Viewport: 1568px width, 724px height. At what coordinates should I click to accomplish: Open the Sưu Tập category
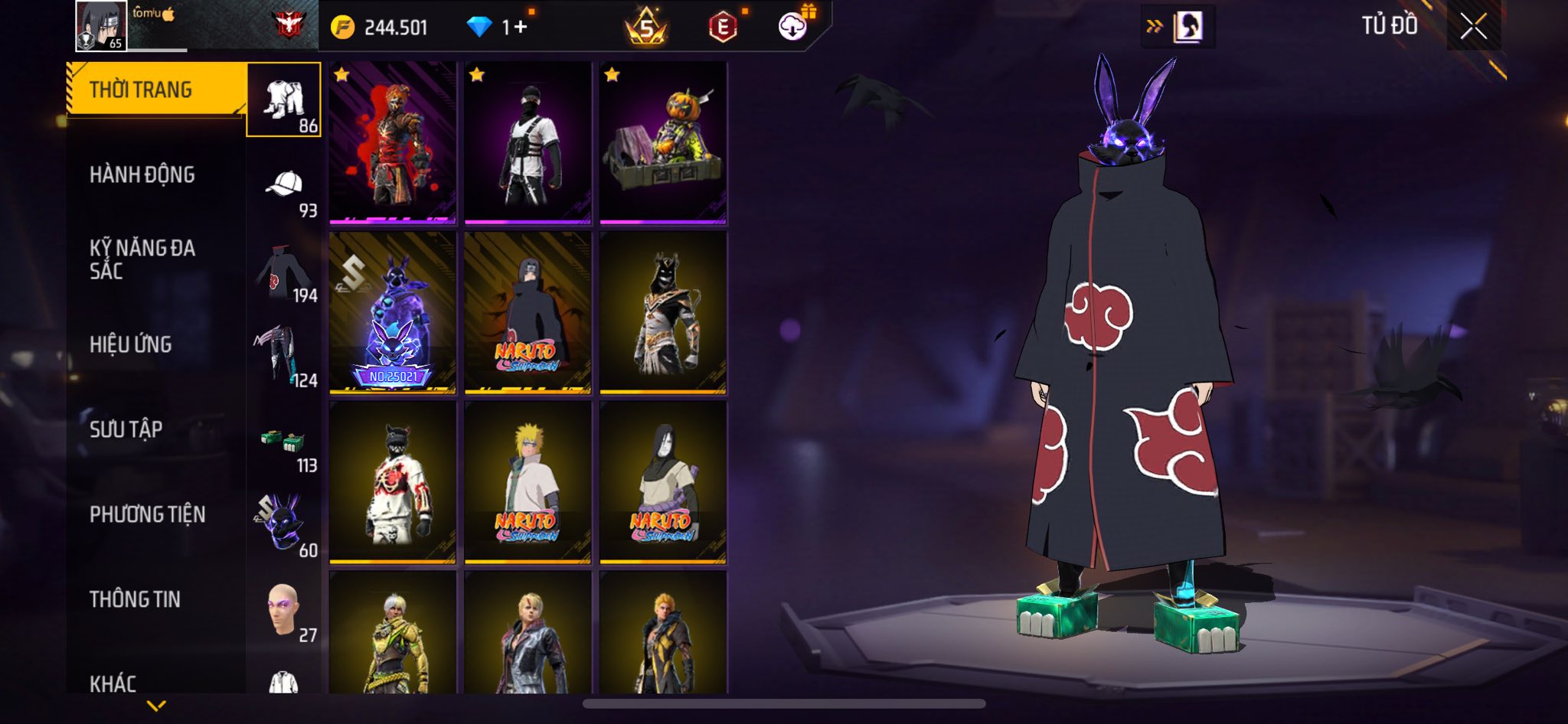pos(126,429)
